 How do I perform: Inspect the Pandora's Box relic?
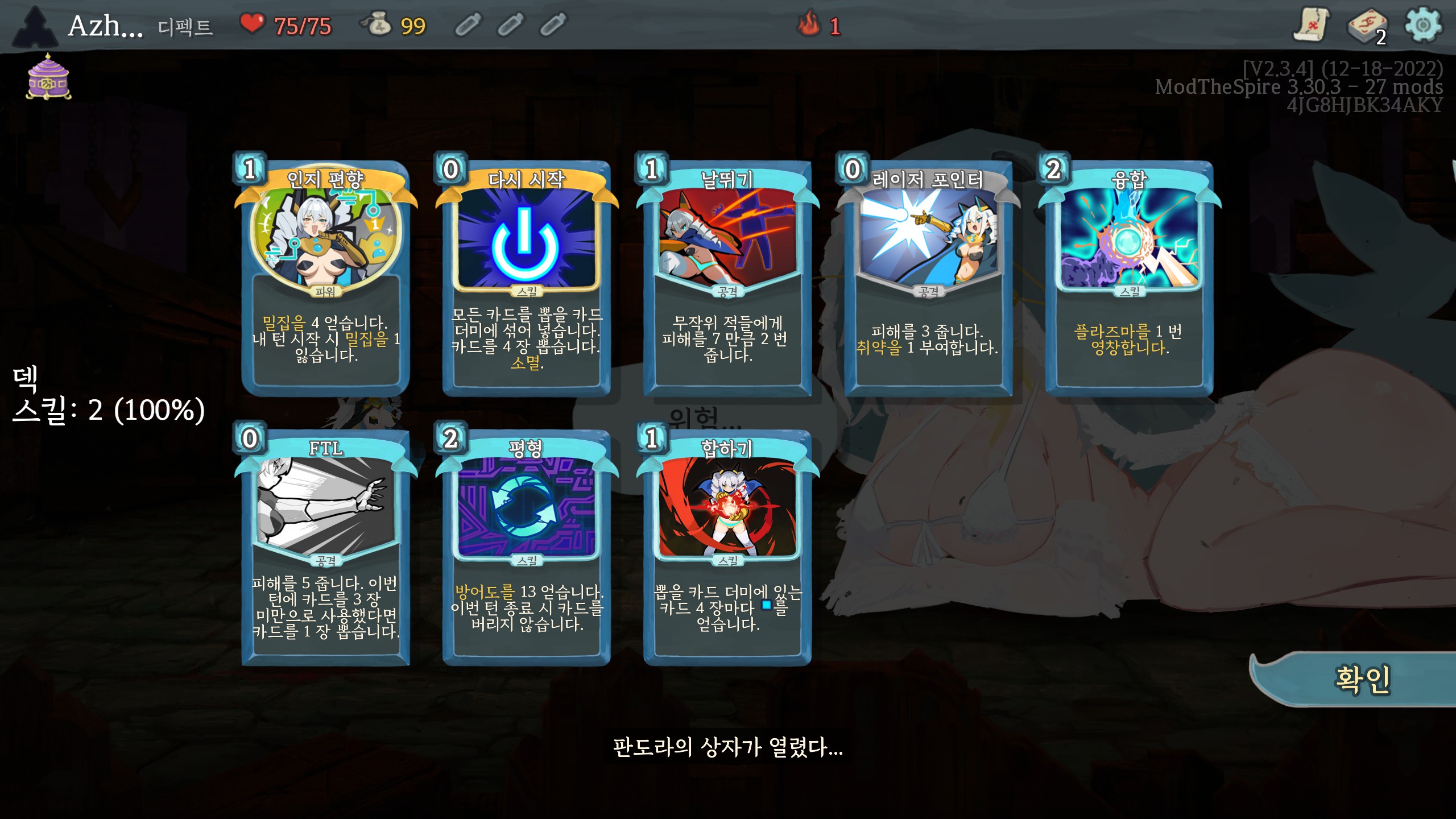point(48,77)
